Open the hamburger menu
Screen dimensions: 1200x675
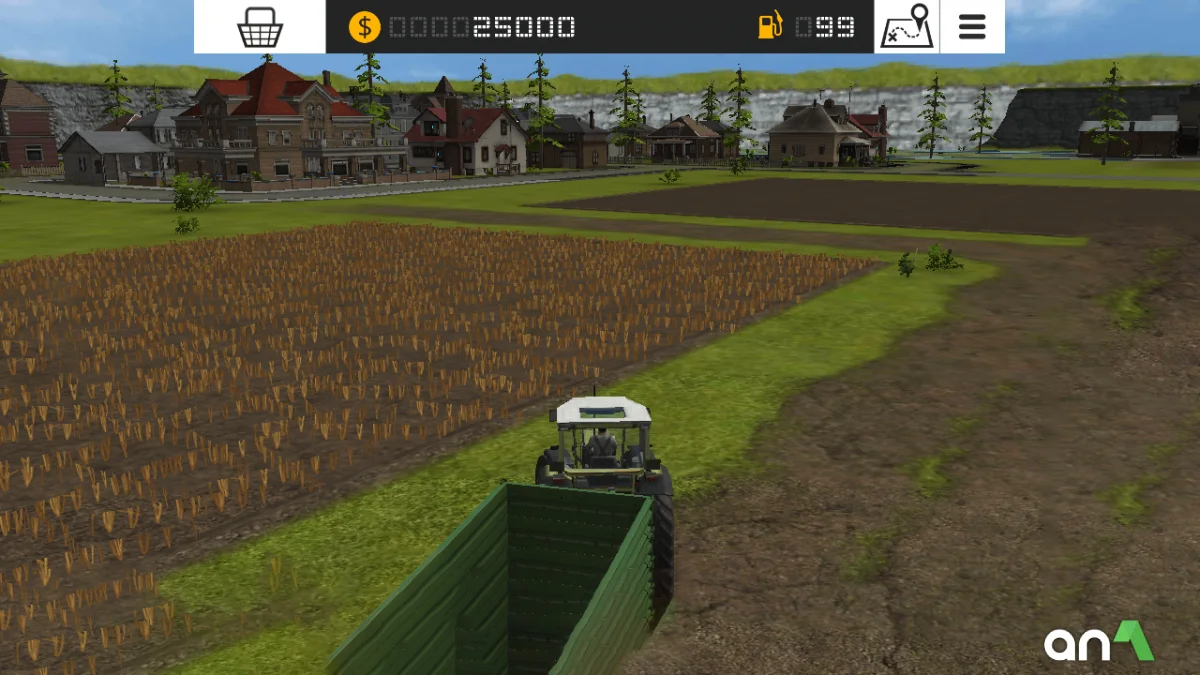(972, 27)
